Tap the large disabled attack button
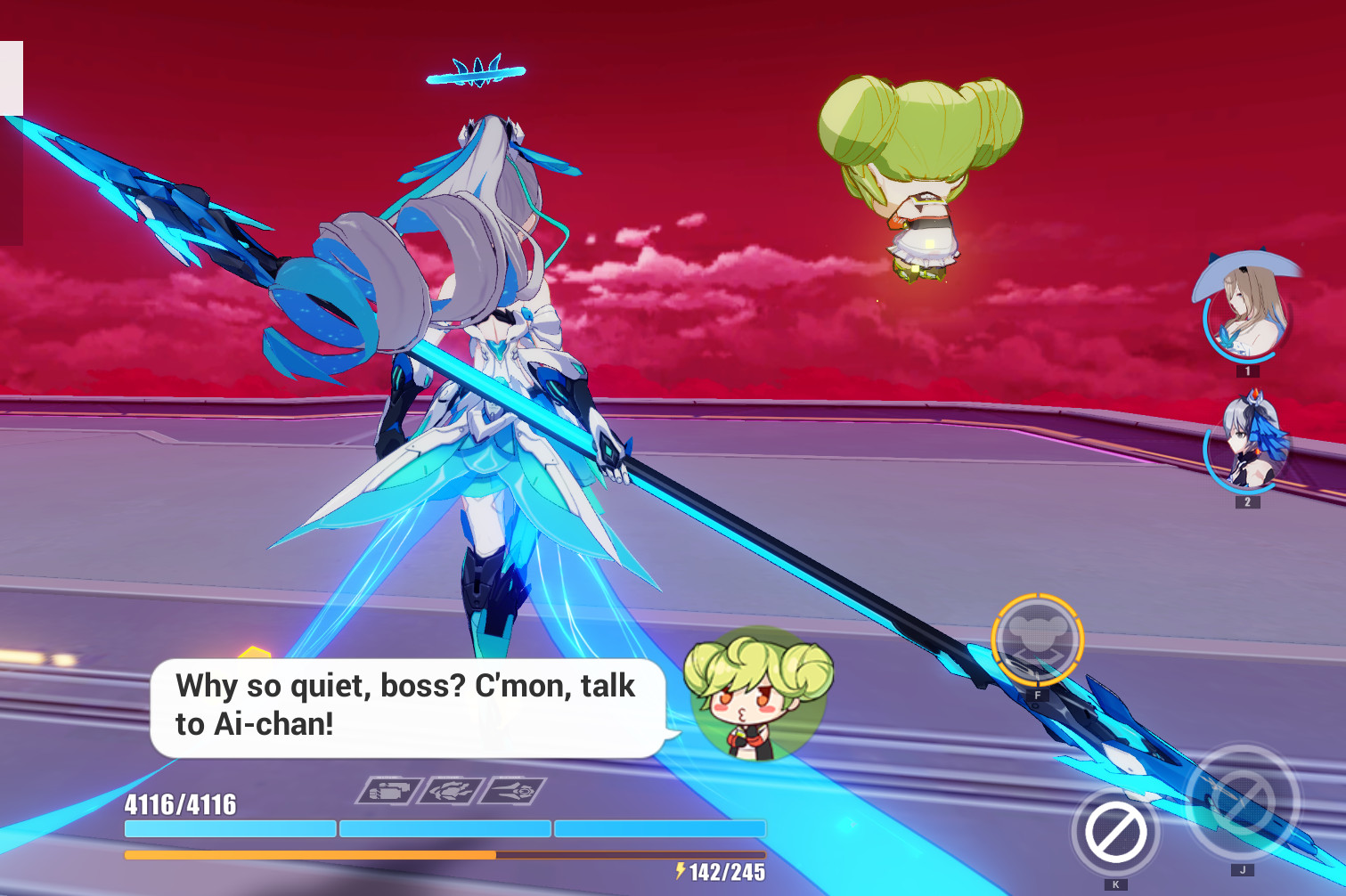 (x=1242, y=802)
